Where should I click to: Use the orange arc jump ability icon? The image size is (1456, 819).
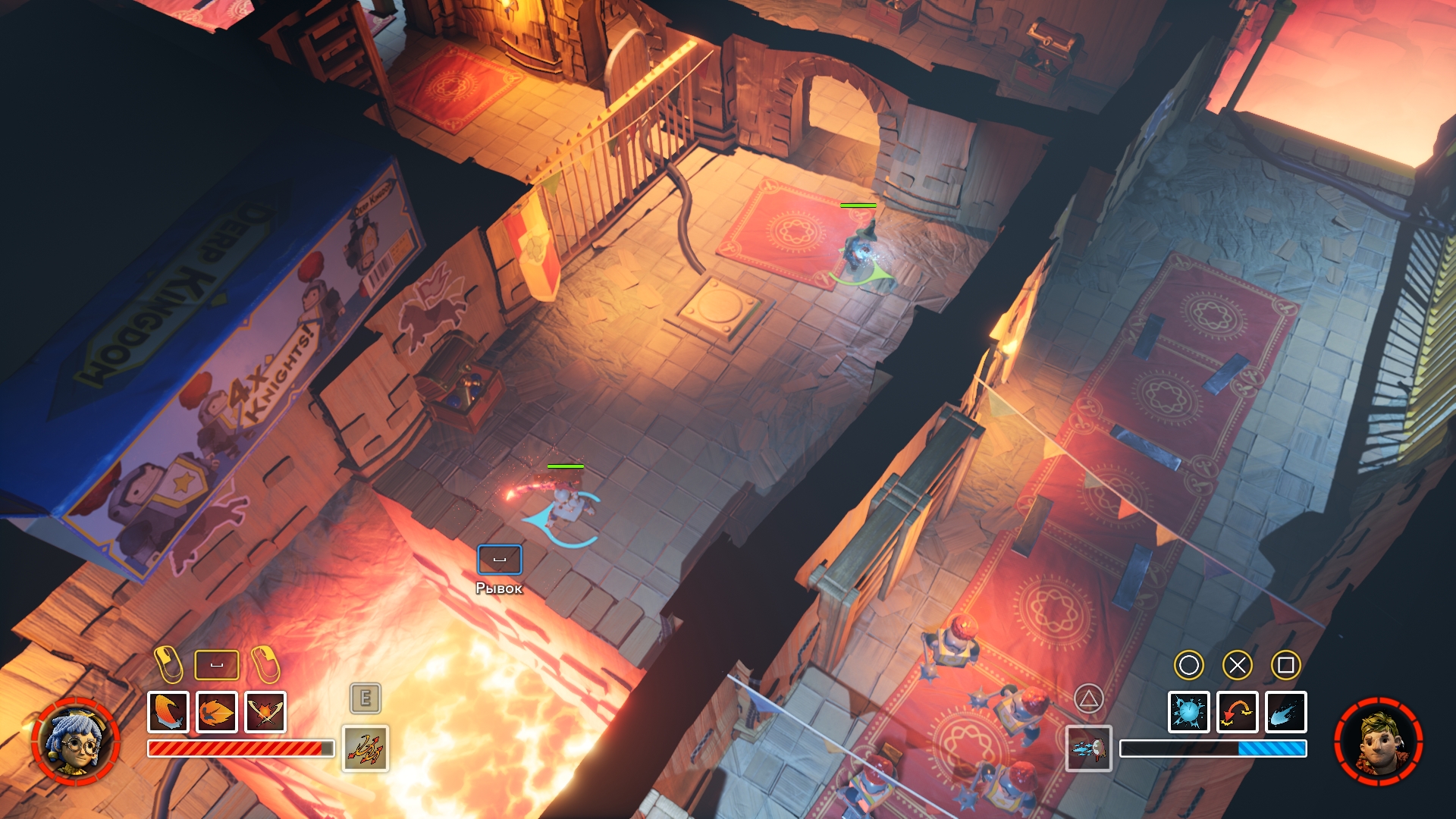(x=1237, y=712)
